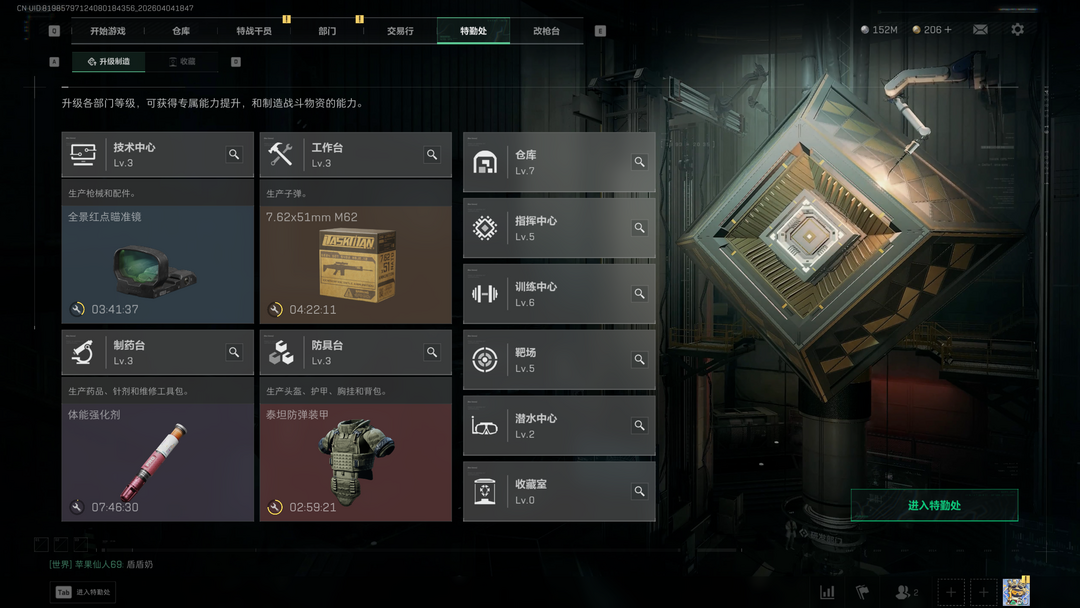The width and height of the screenshot is (1080, 608).
Task: Select the 7.62x51mm M62 ammo card
Action: click(x=355, y=264)
